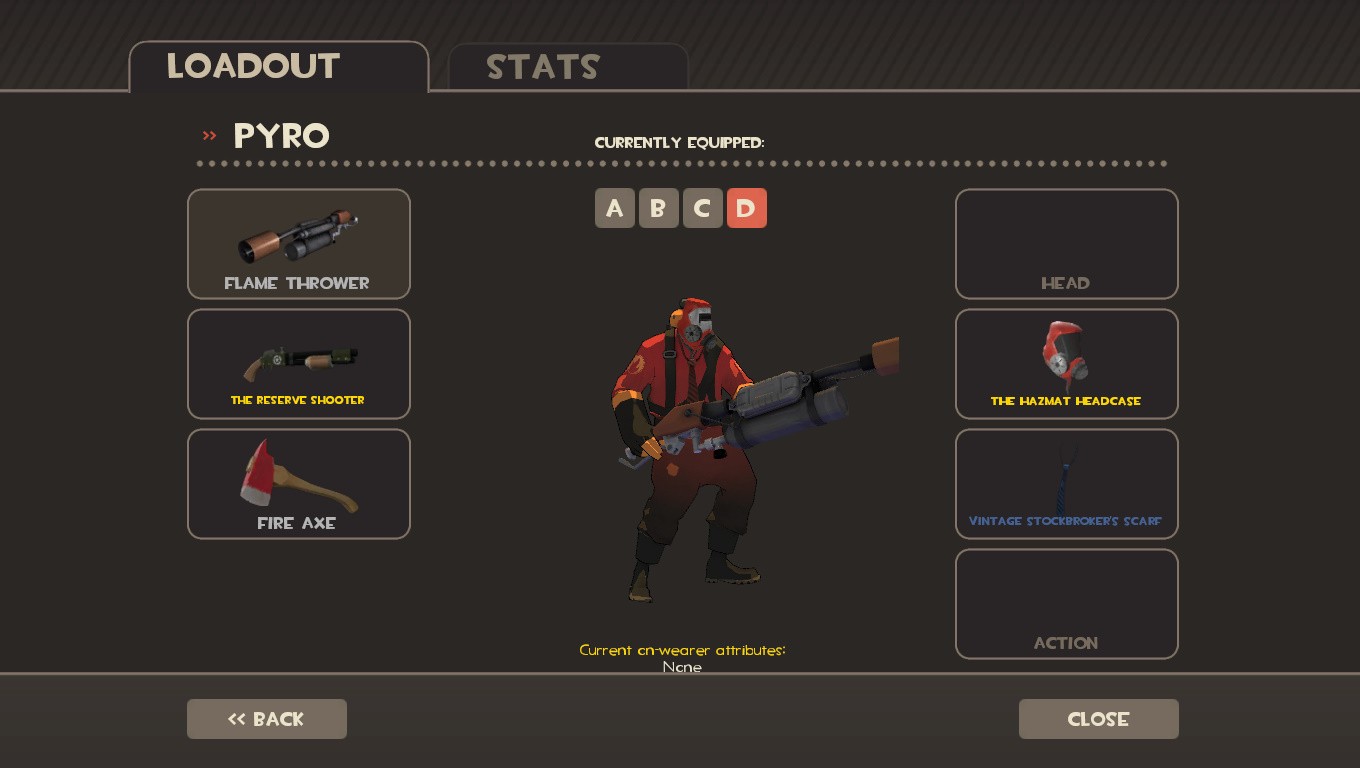Click the Back button
Image resolution: width=1360 pixels, height=768 pixels.
(x=266, y=719)
